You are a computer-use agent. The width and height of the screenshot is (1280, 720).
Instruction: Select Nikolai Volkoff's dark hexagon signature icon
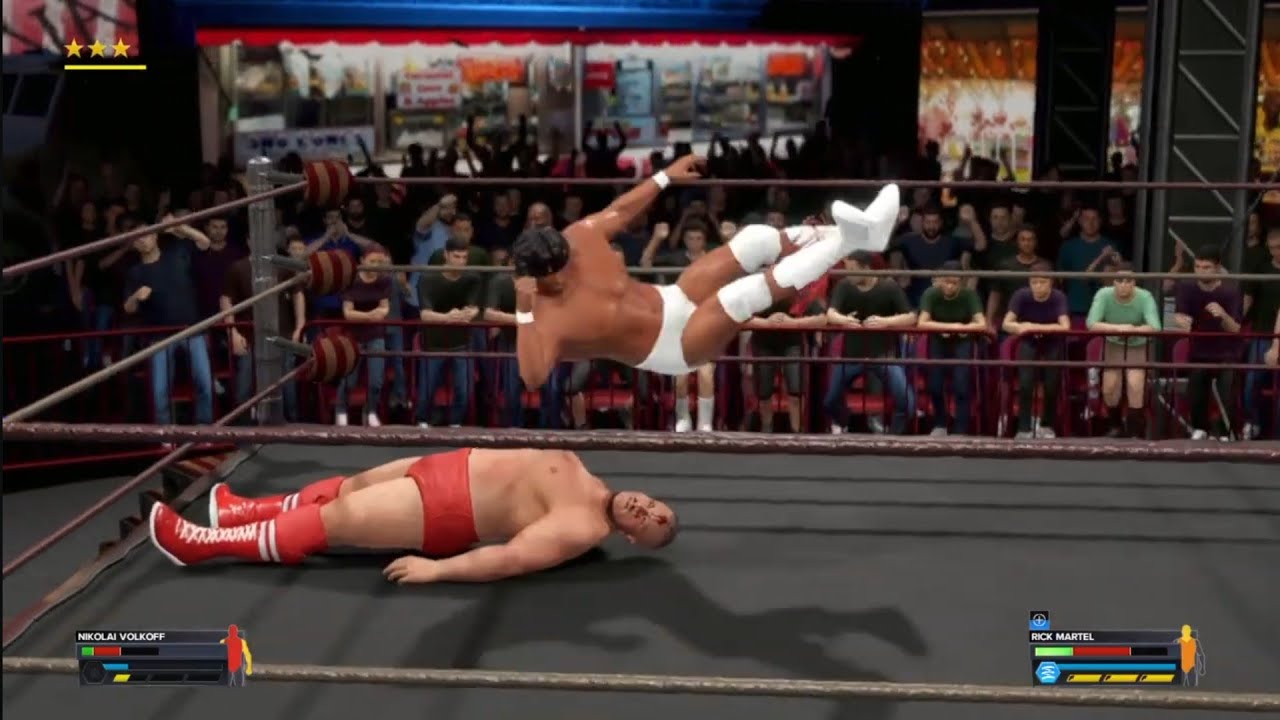pos(93,673)
